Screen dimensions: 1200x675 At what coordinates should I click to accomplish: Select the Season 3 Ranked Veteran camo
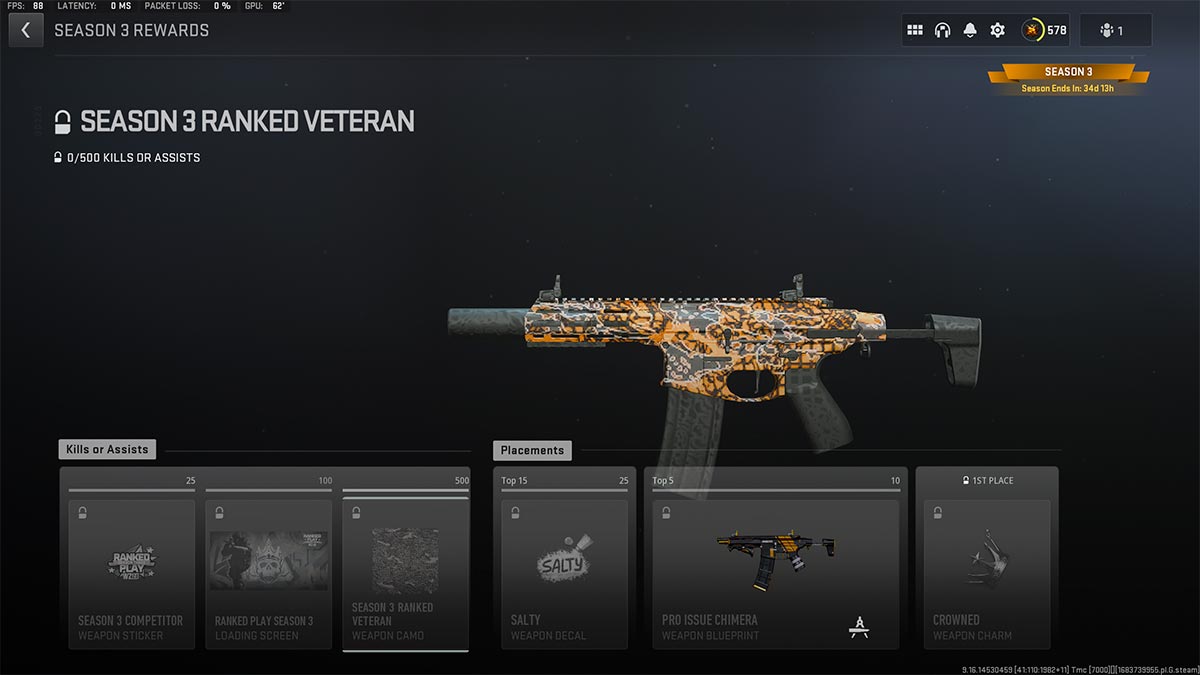pos(405,573)
